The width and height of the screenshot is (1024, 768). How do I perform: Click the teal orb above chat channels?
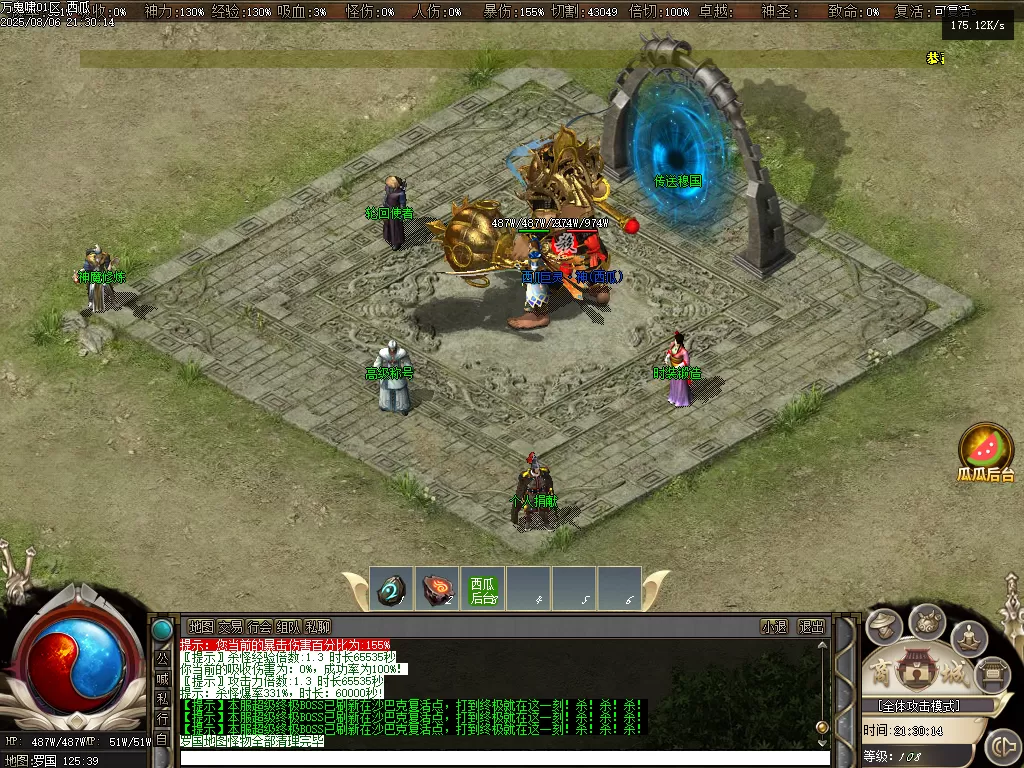[x=161, y=630]
